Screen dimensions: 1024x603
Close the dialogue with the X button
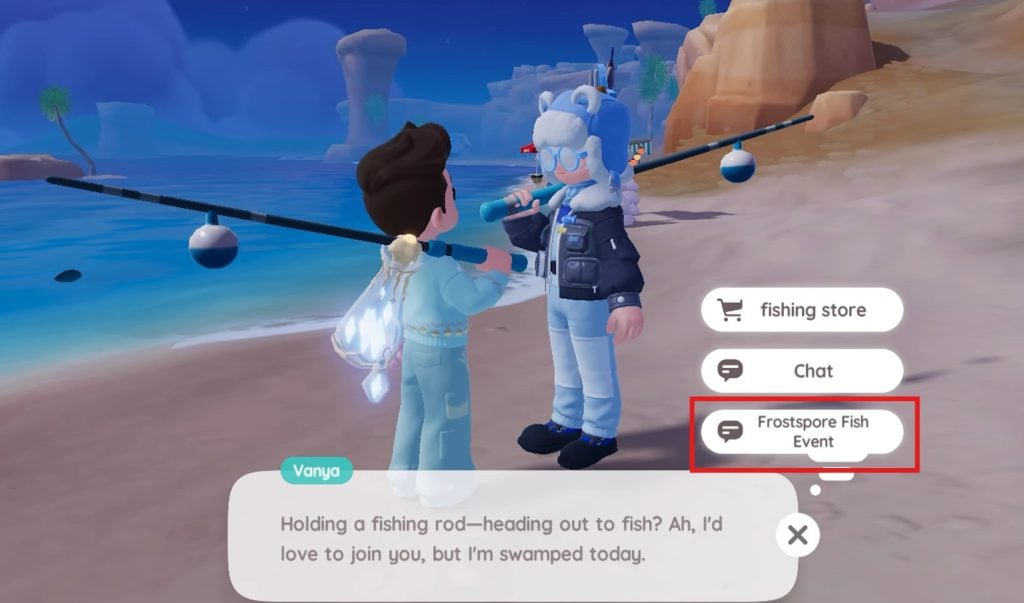(797, 535)
